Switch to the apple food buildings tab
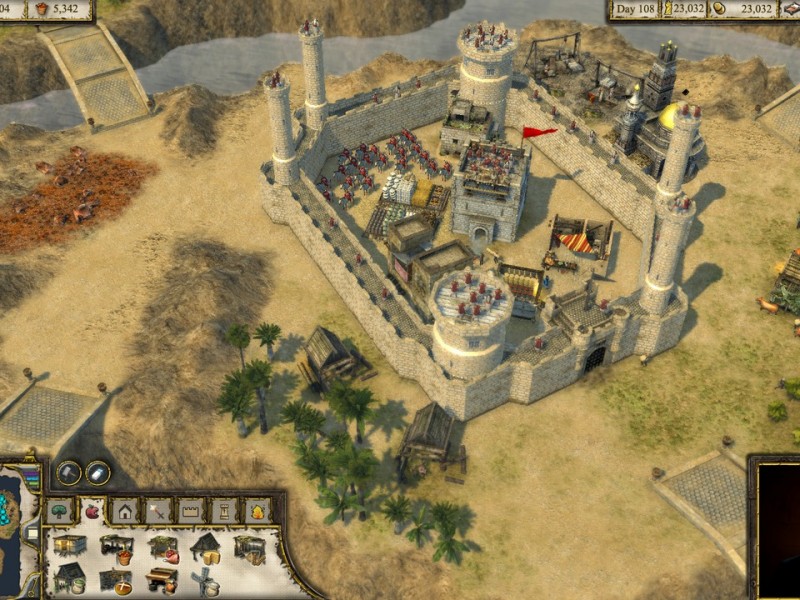Viewport: 800px width, 600px height. [x=93, y=511]
